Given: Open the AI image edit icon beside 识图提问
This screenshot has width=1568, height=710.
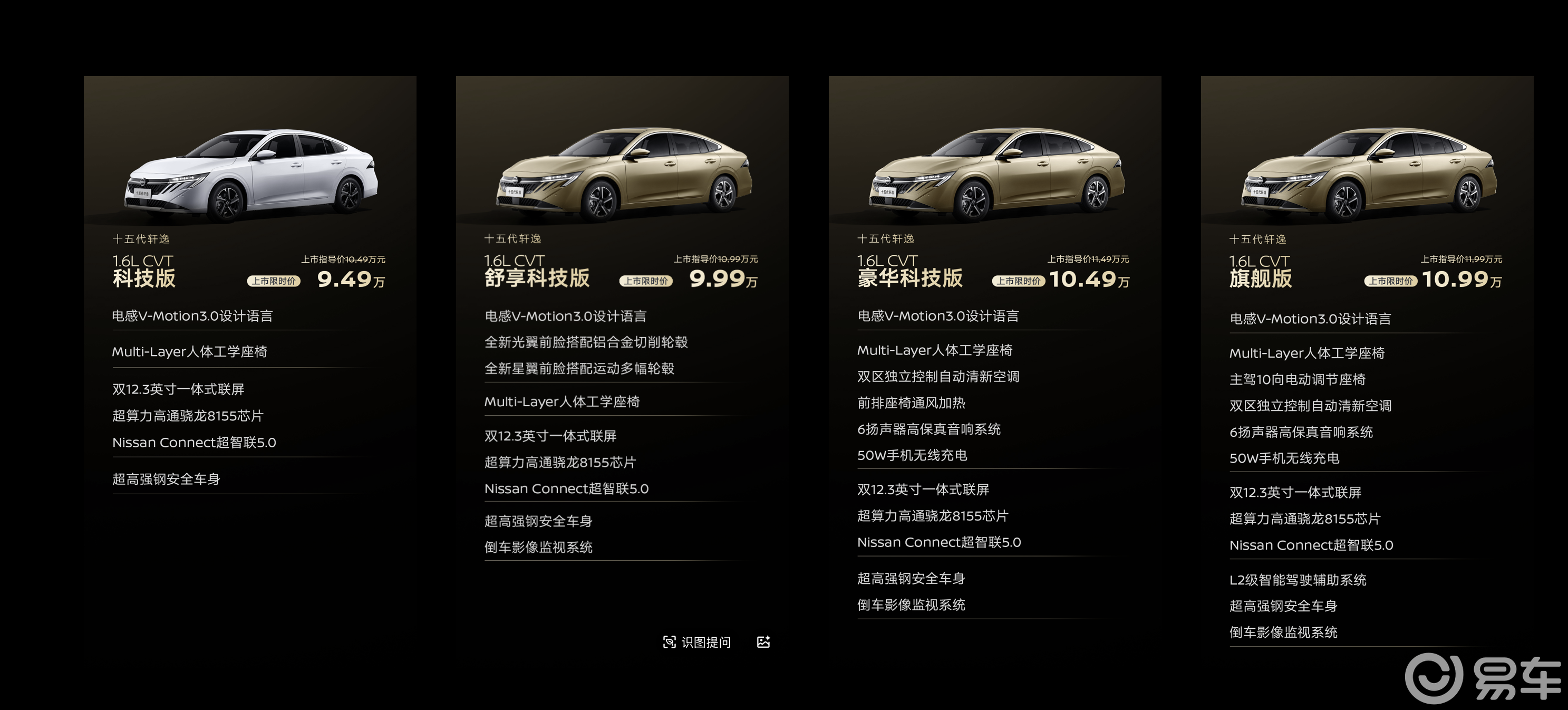Looking at the screenshot, I should point(764,642).
